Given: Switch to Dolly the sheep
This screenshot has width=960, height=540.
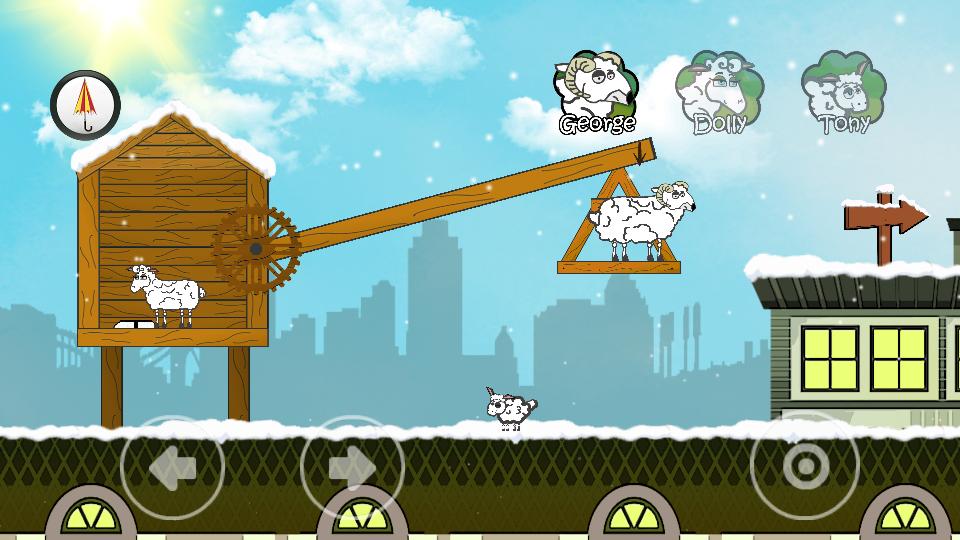Looking at the screenshot, I should 719,94.
